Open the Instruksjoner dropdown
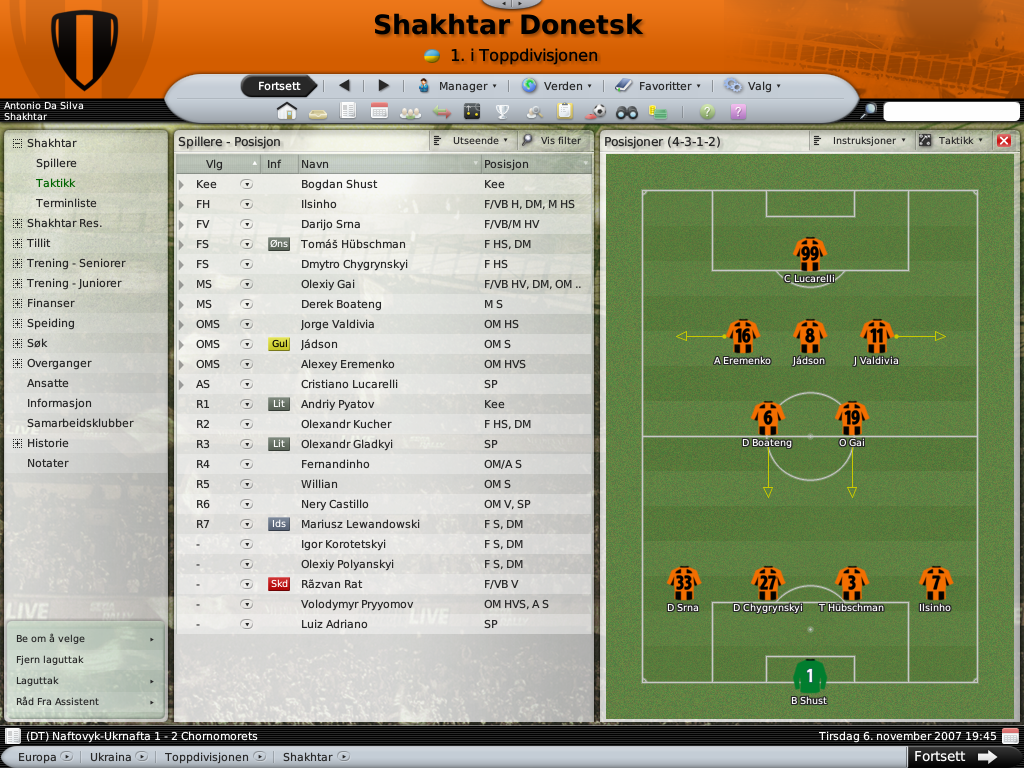1024x768 pixels. pyautogui.click(x=859, y=141)
